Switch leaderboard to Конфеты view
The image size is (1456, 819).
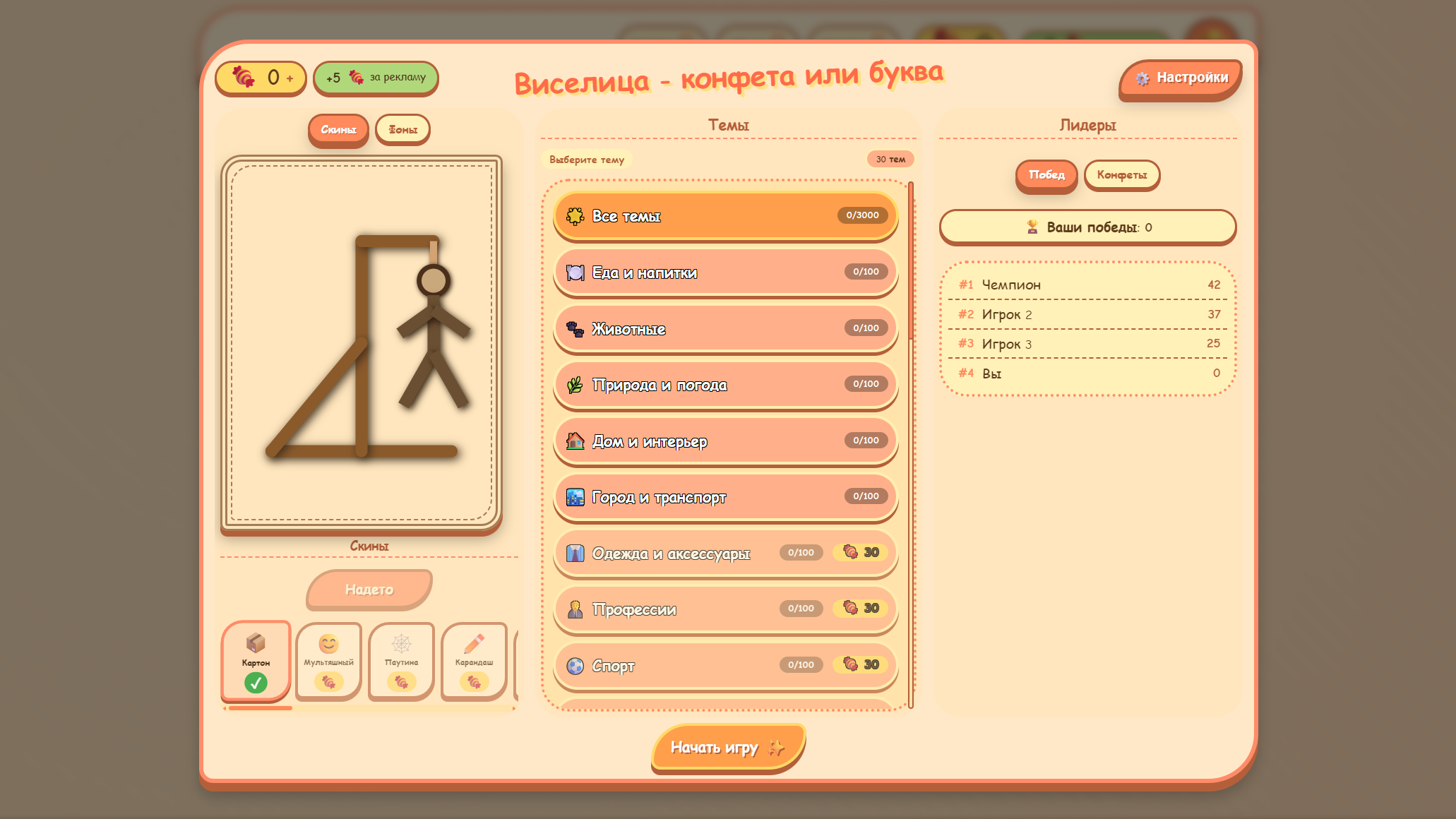point(1121,175)
